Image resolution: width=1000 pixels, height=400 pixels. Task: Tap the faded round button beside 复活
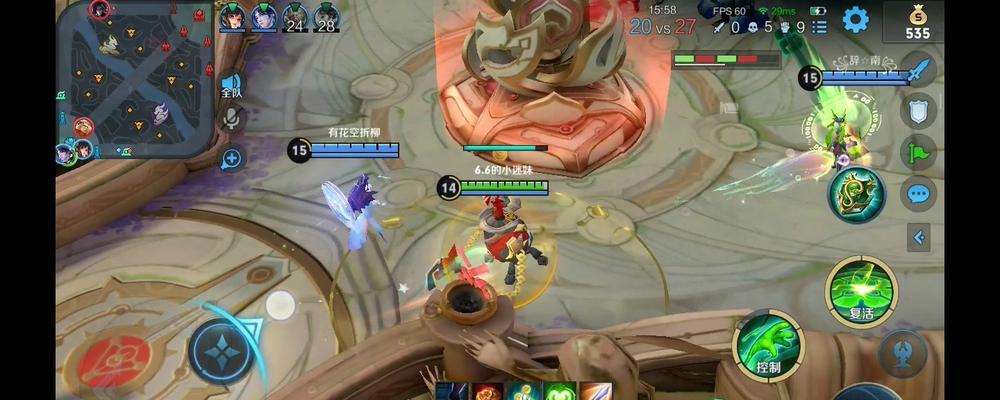(x=902, y=353)
